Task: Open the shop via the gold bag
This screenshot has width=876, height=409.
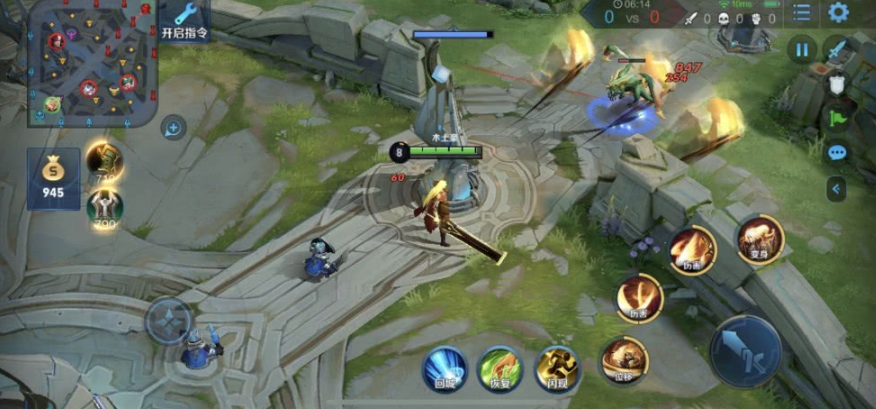Action: [x=53, y=179]
